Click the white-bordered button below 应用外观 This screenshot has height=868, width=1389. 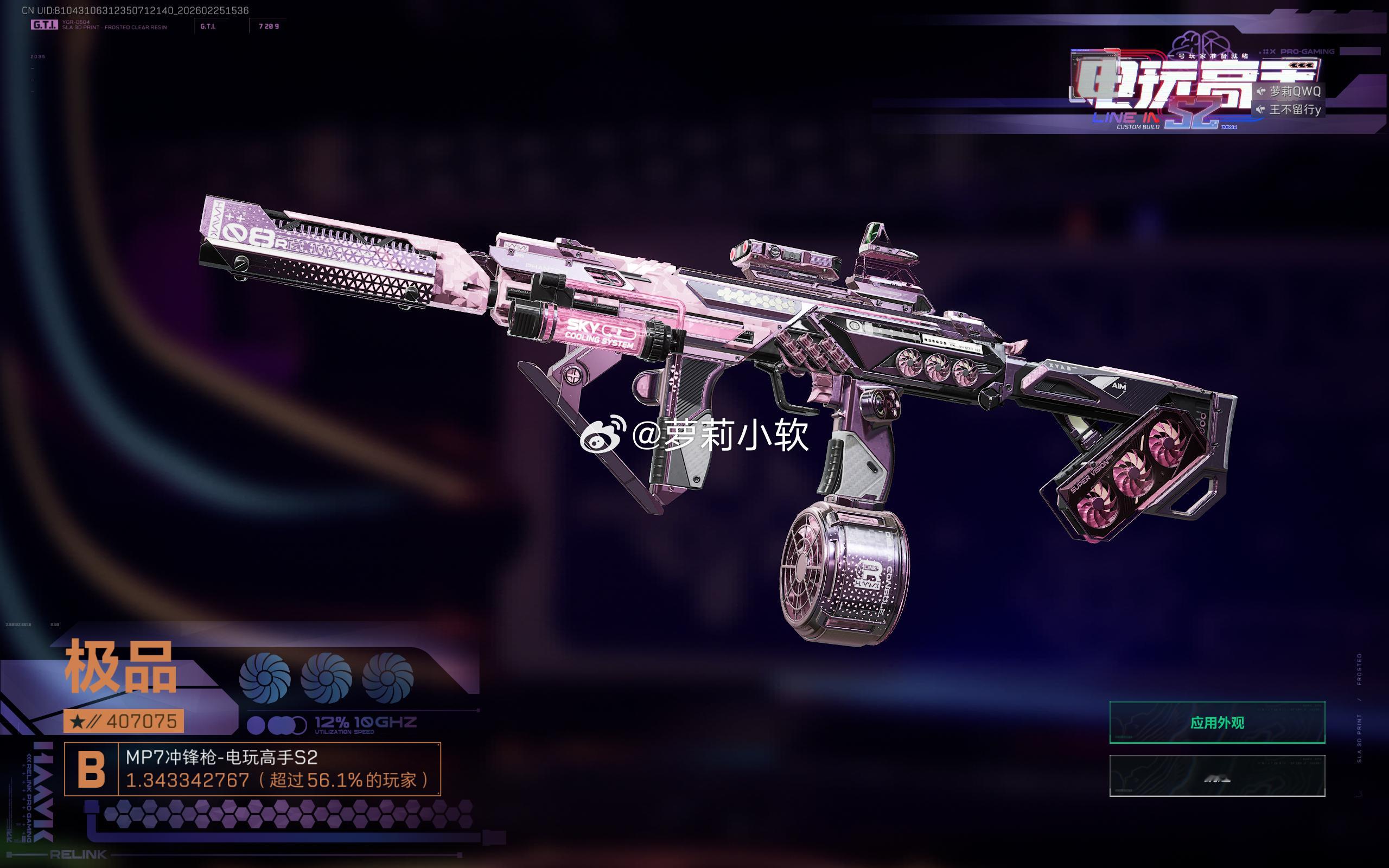coord(1217,776)
